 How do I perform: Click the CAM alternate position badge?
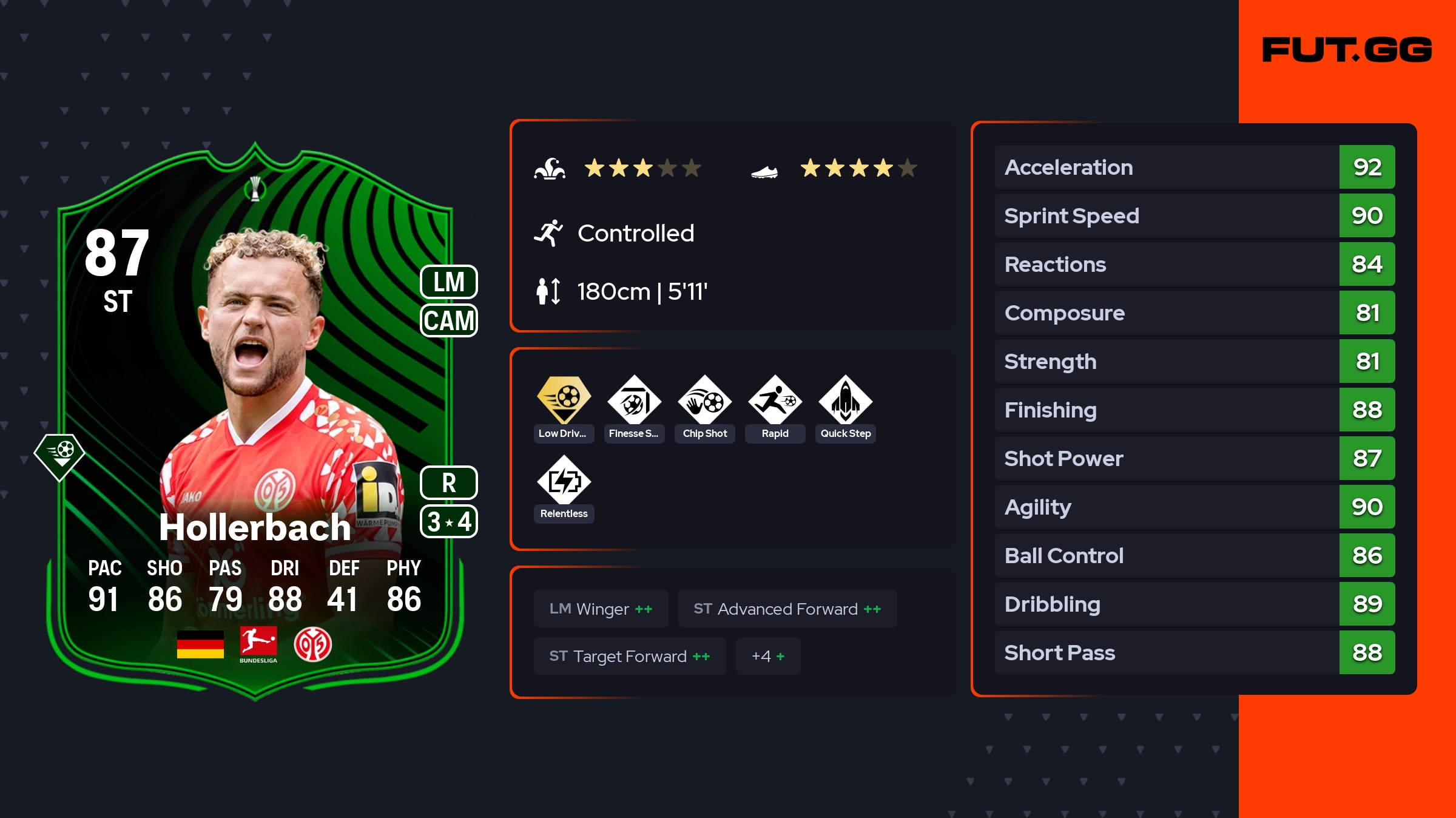coord(448,320)
